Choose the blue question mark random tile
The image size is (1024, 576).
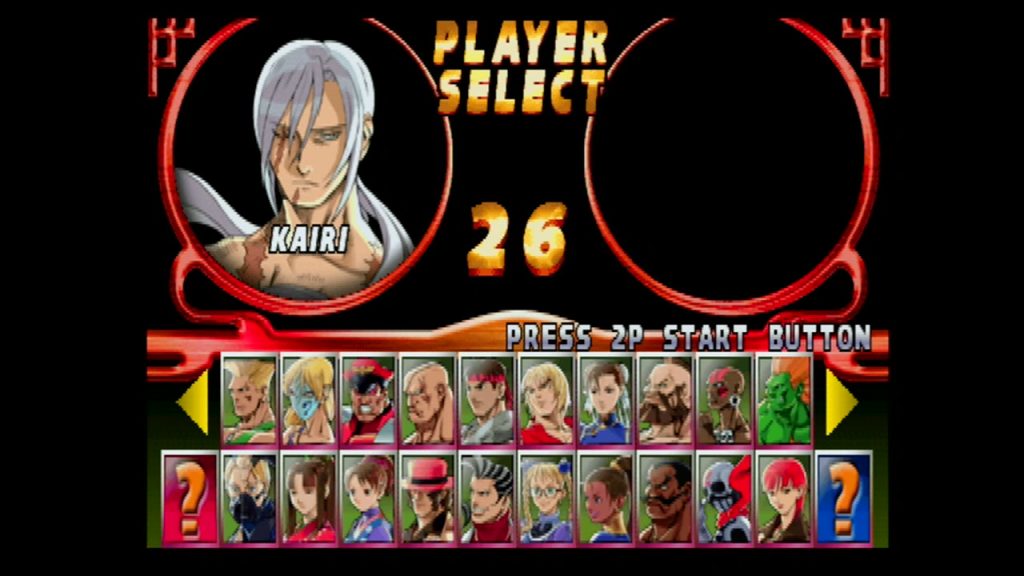(x=844, y=498)
